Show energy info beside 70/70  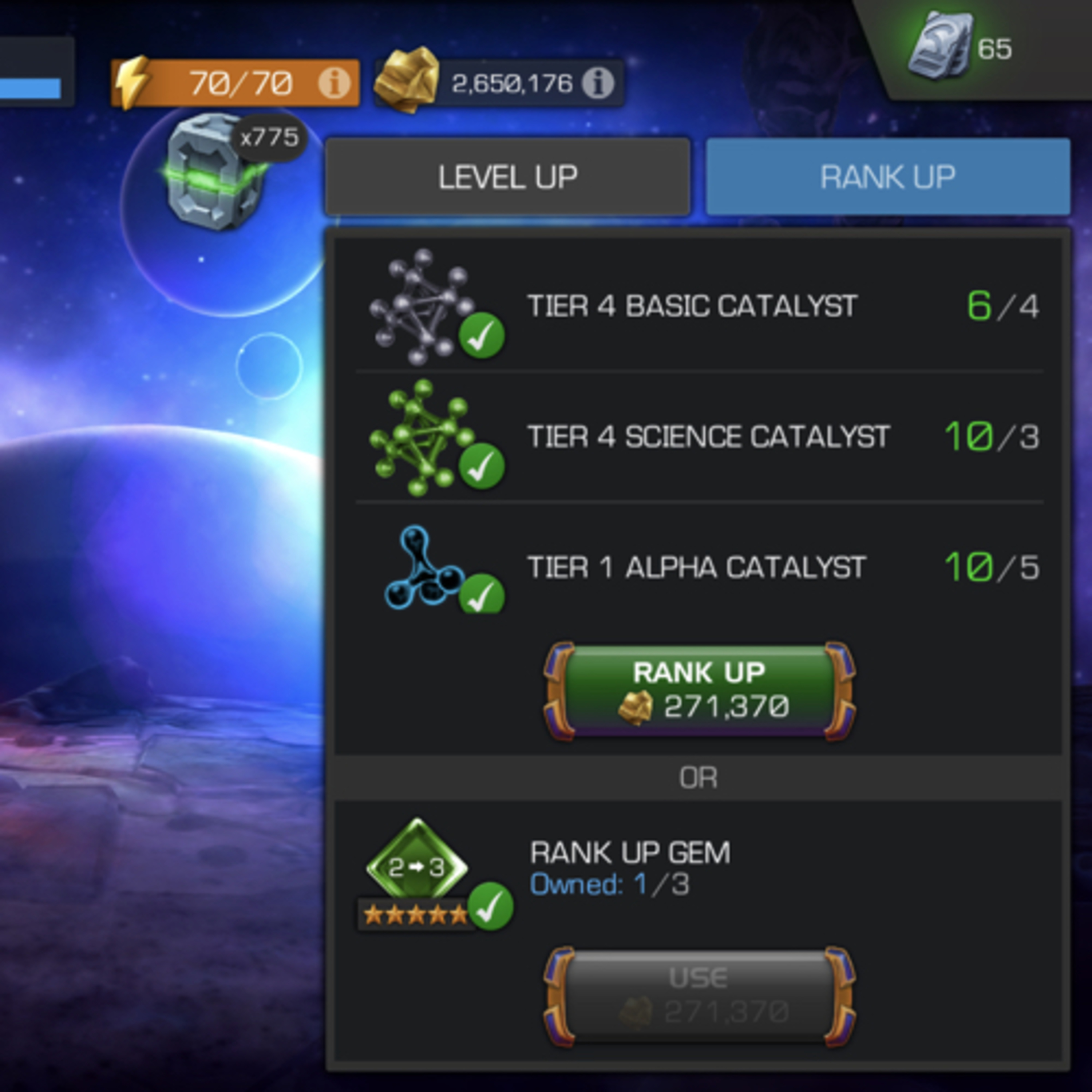pyautogui.click(x=334, y=83)
